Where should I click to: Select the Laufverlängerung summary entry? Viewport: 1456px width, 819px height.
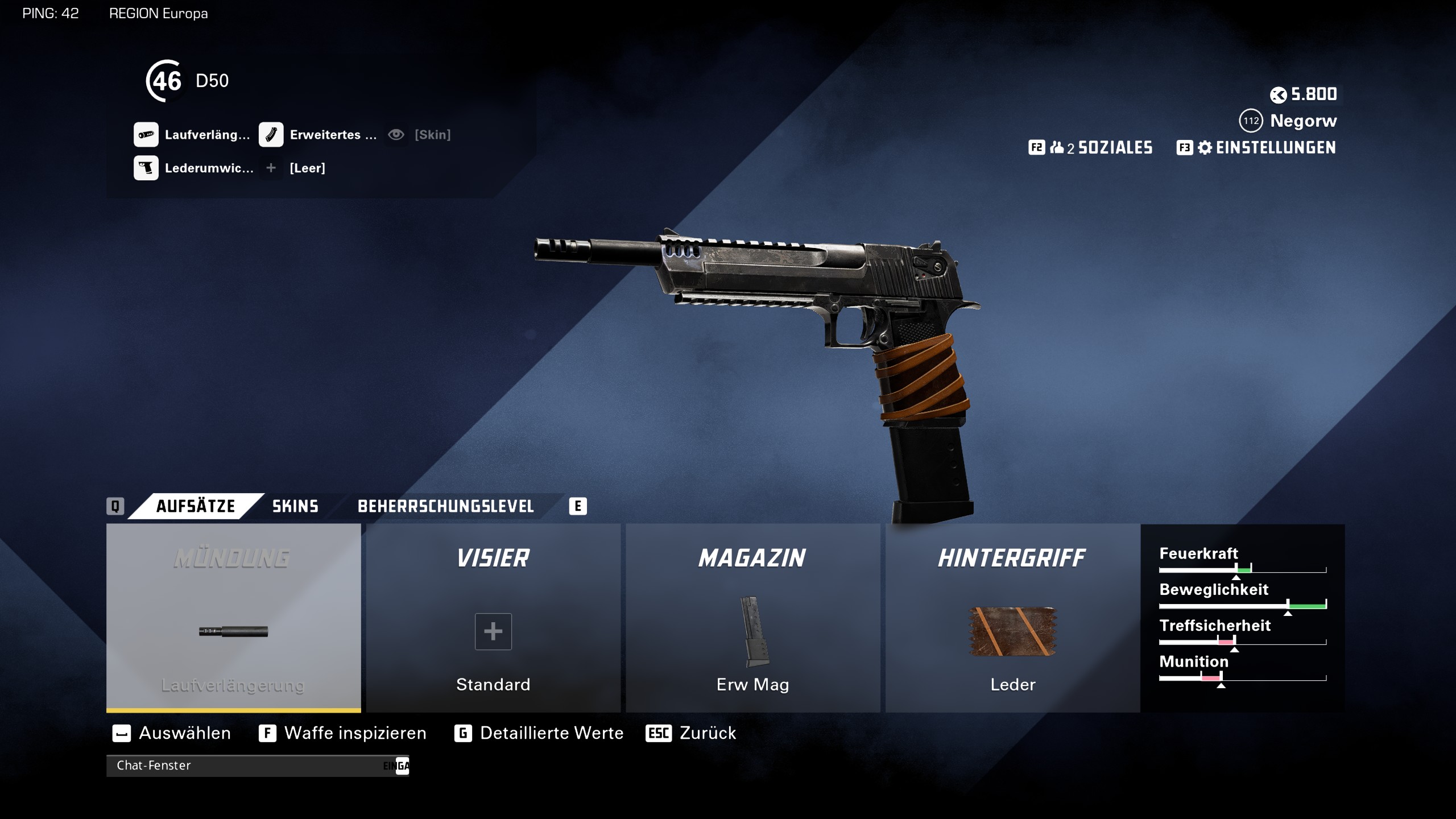pos(192,135)
